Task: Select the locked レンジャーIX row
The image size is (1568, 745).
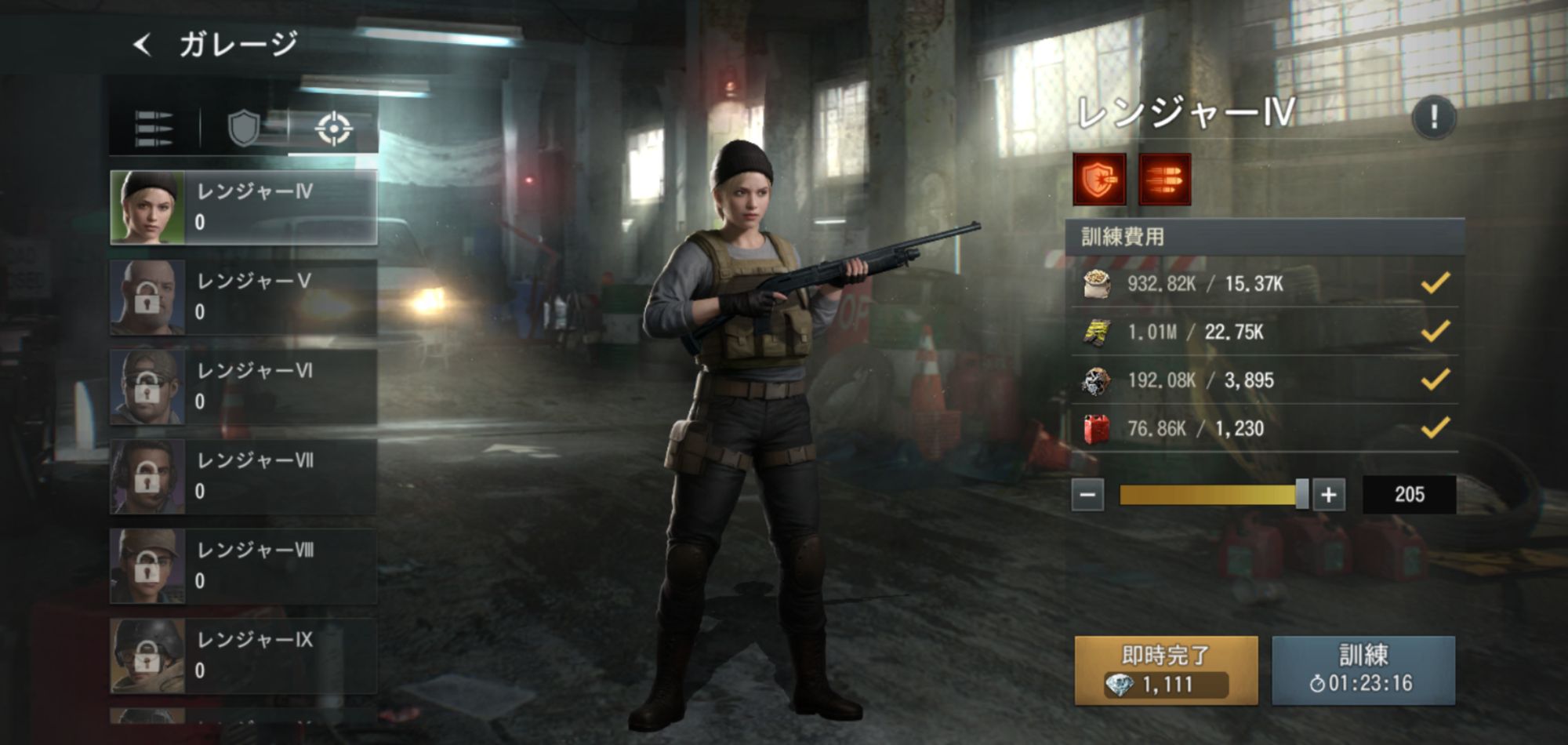Action: pyautogui.click(x=244, y=656)
